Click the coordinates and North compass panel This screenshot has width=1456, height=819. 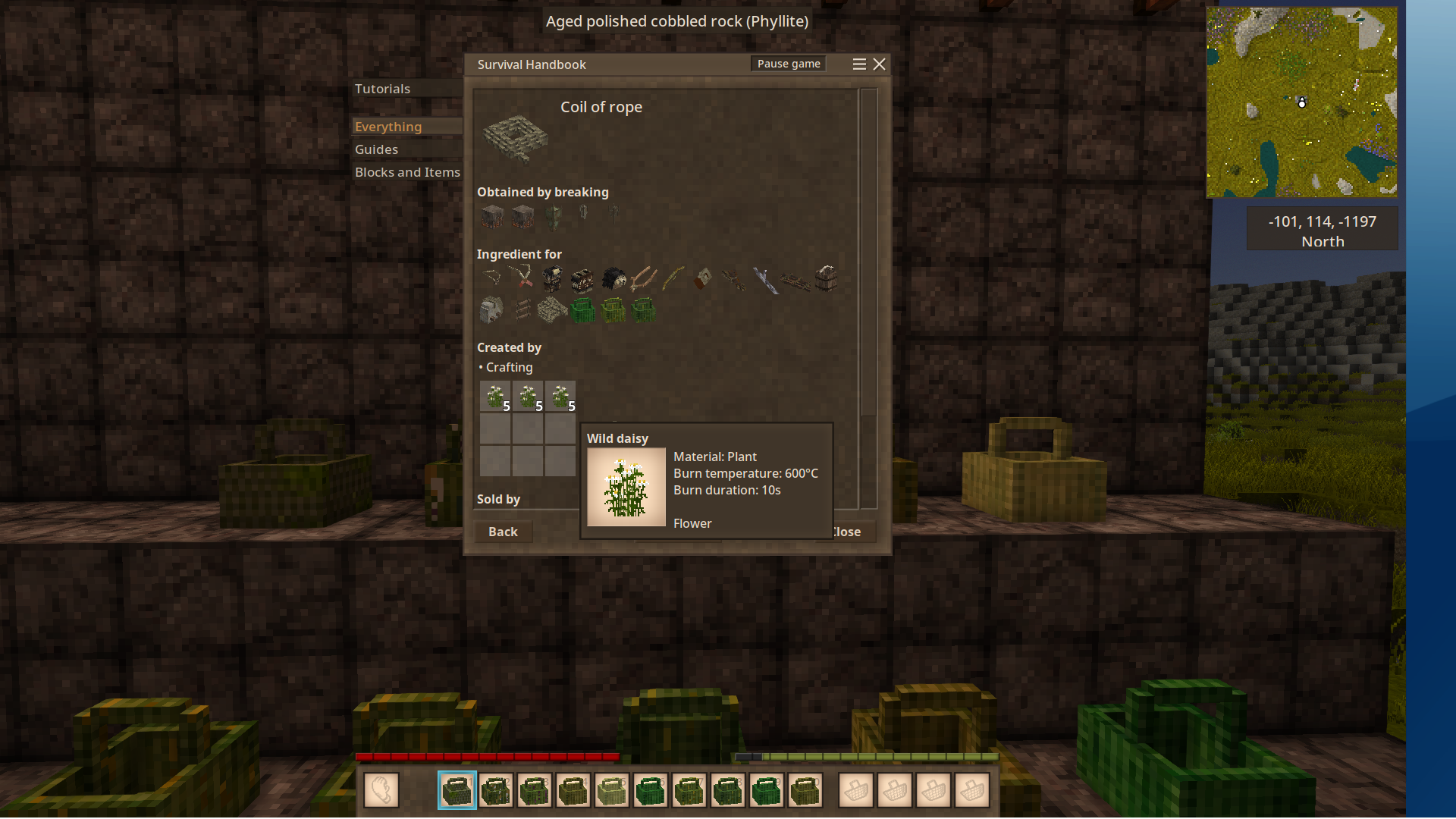(1322, 231)
